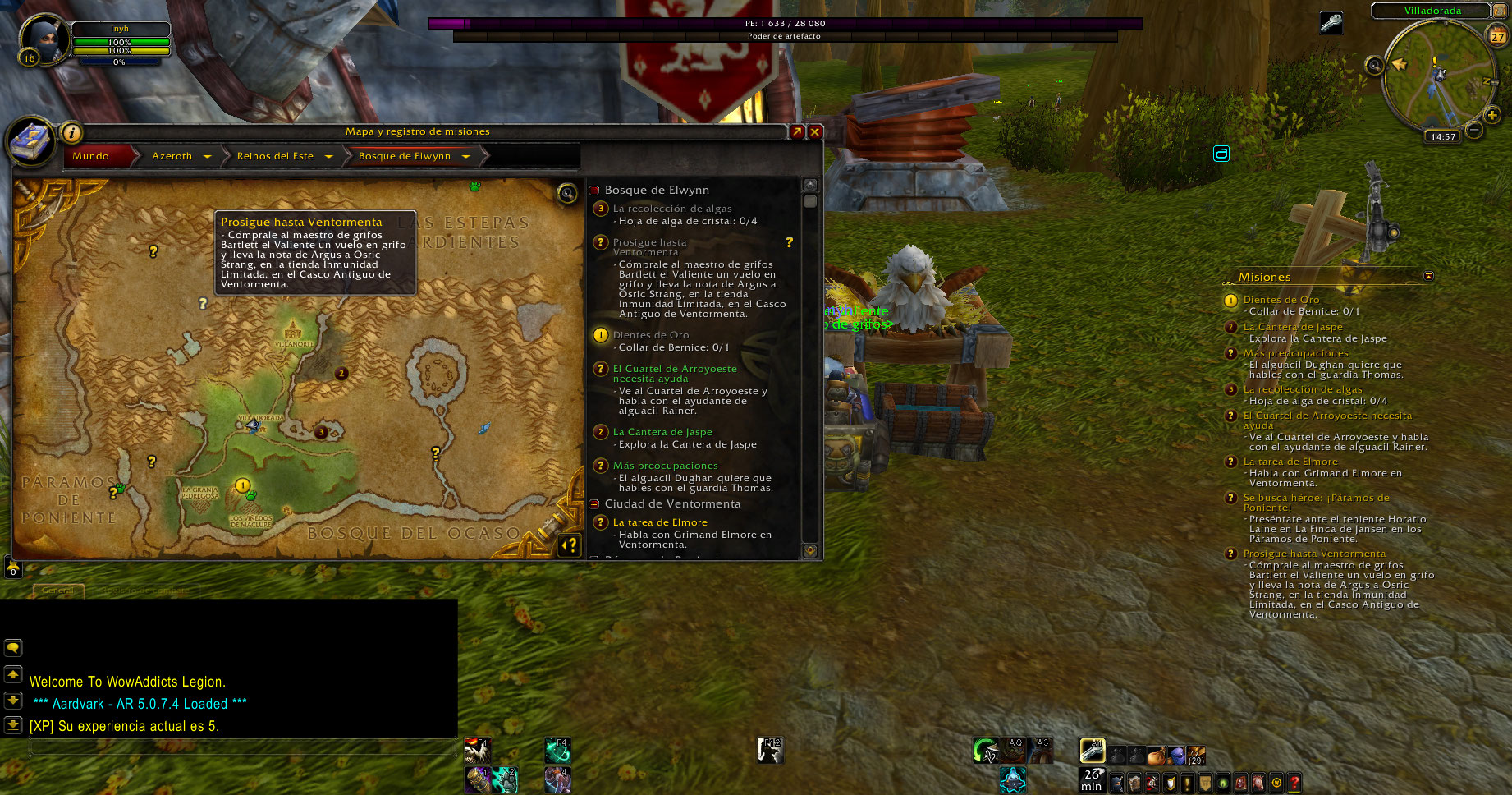Click the red question mark help icon

point(1294,783)
